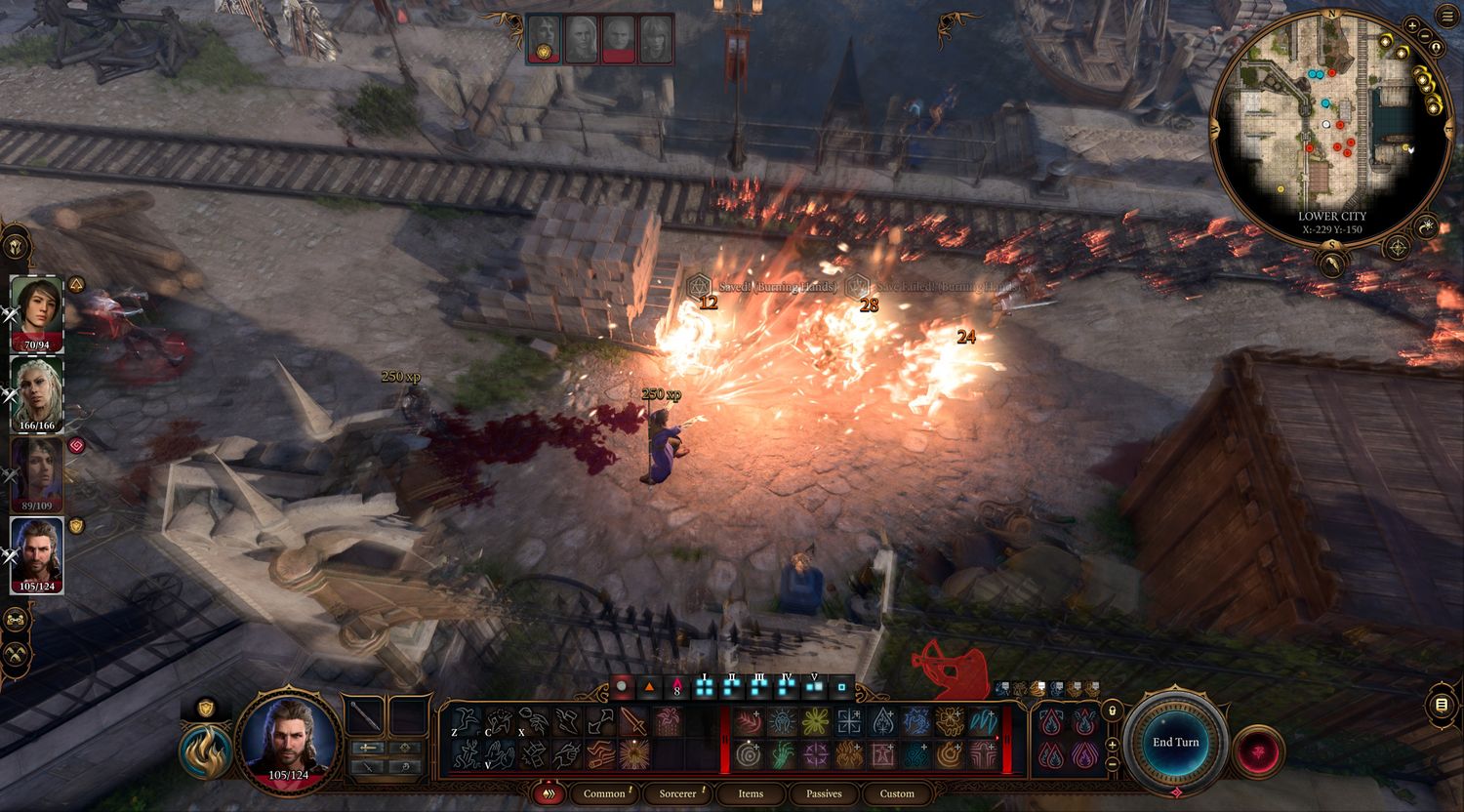Screen dimensions: 1464x812
Task: Select the party member with 70/94 health
Action: click(x=37, y=312)
